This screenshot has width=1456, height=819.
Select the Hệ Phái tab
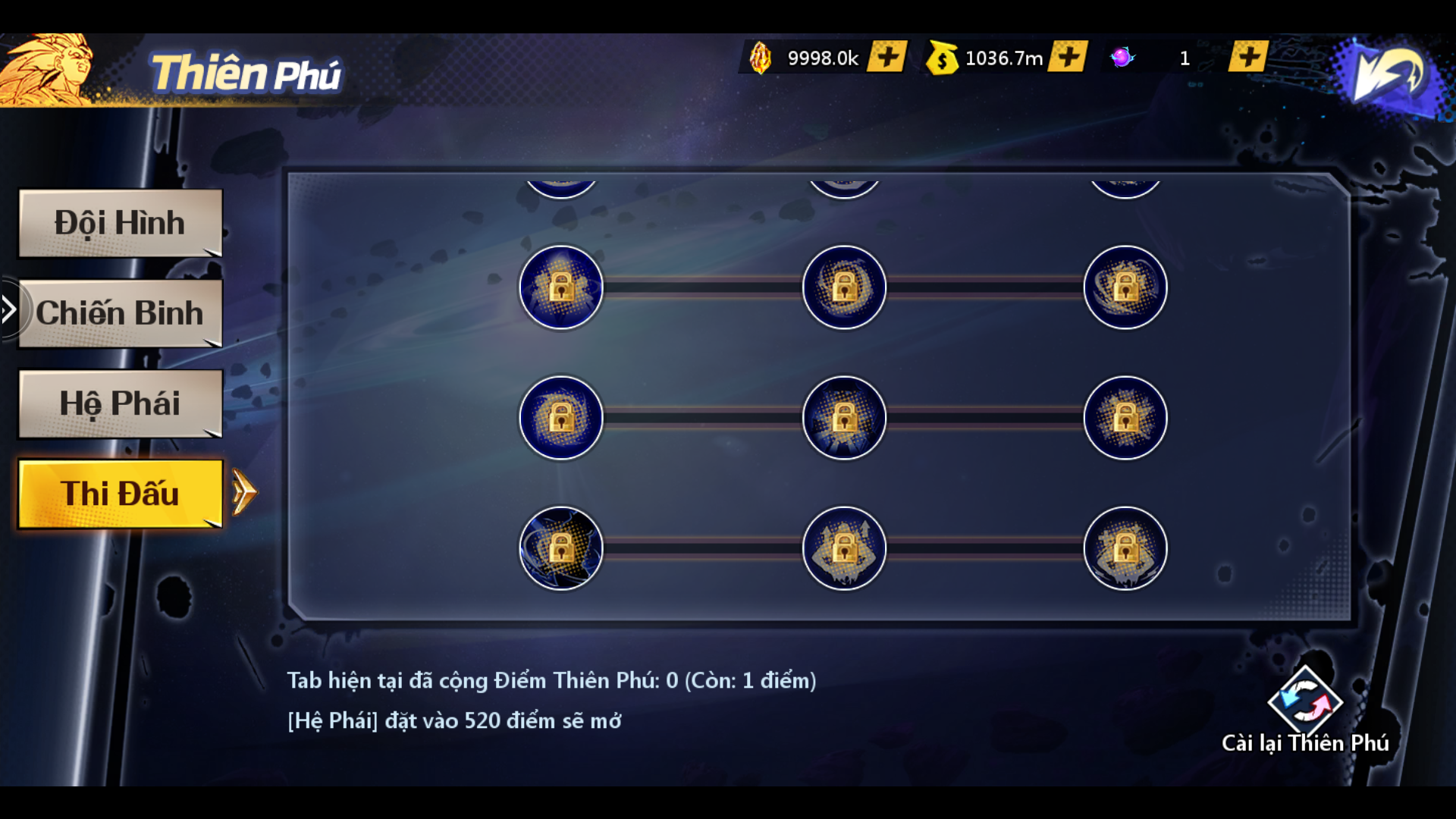pos(120,403)
